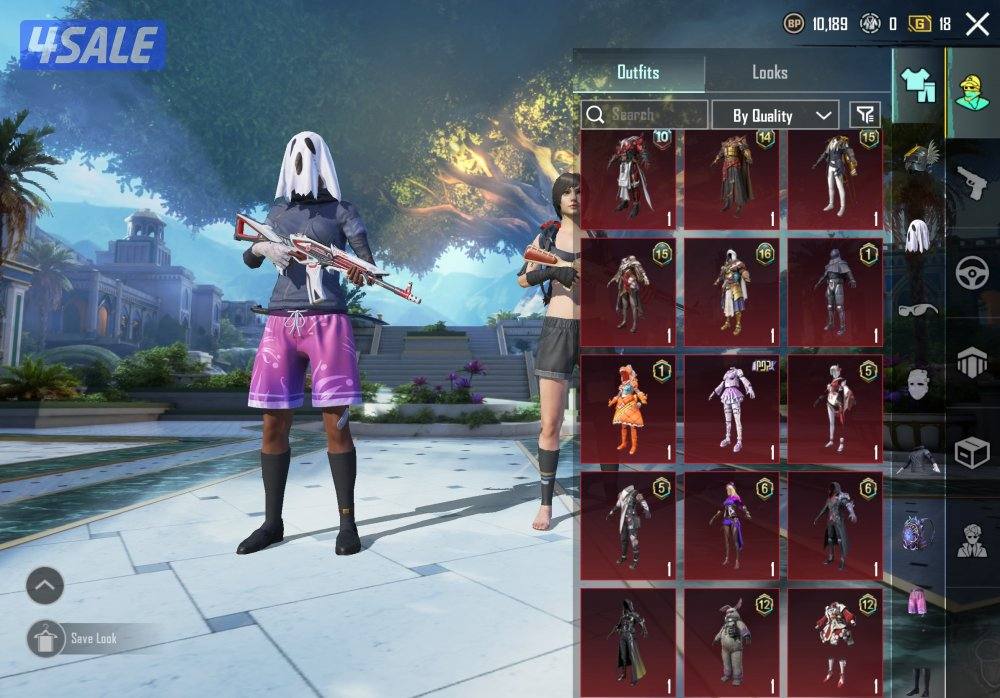This screenshot has width=1000, height=698.
Task: Open the pistol weapons category
Action: pyautogui.click(x=971, y=184)
